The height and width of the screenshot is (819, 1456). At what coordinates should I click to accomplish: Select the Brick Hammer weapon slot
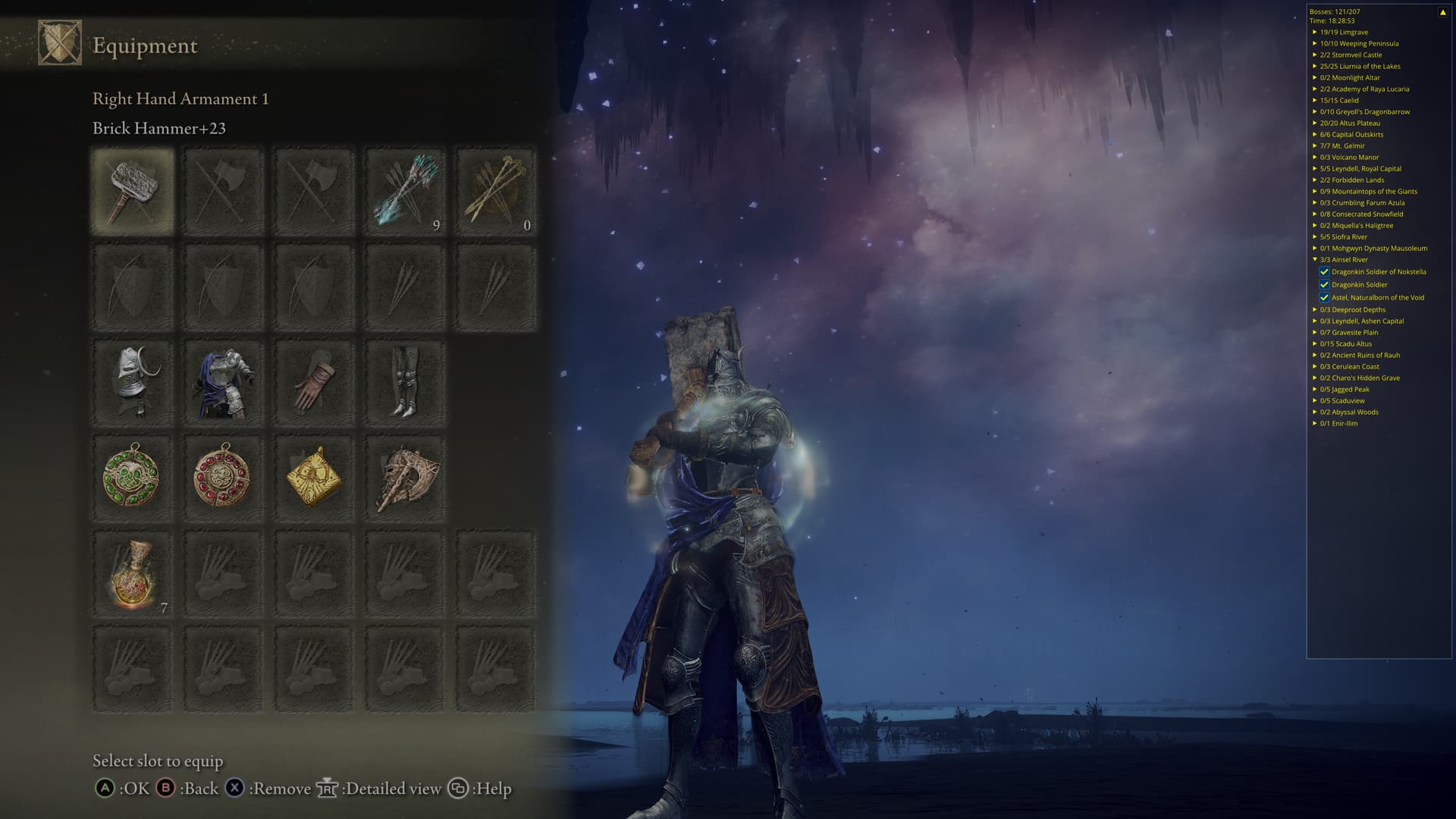coord(133,190)
